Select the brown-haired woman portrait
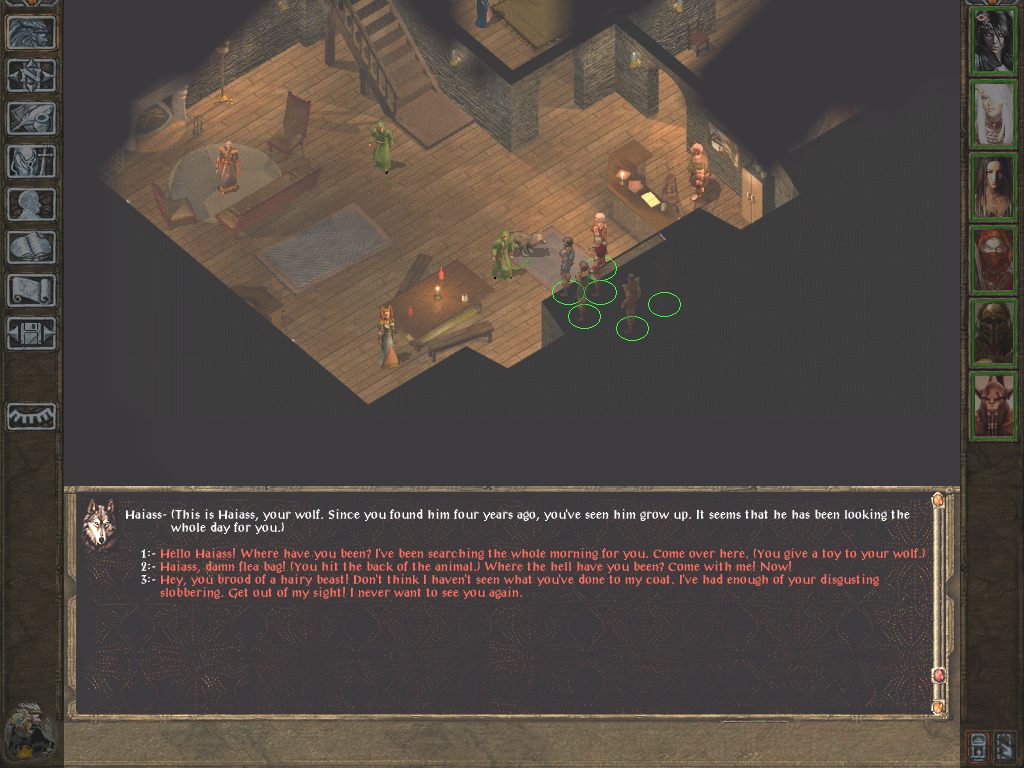Screen dimensions: 1024x768 point(993,187)
